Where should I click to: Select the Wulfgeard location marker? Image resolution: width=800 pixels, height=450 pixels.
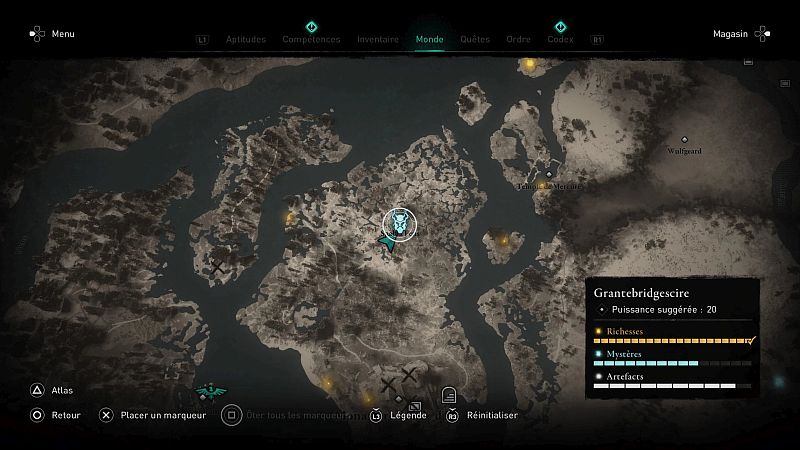[685, 141]
